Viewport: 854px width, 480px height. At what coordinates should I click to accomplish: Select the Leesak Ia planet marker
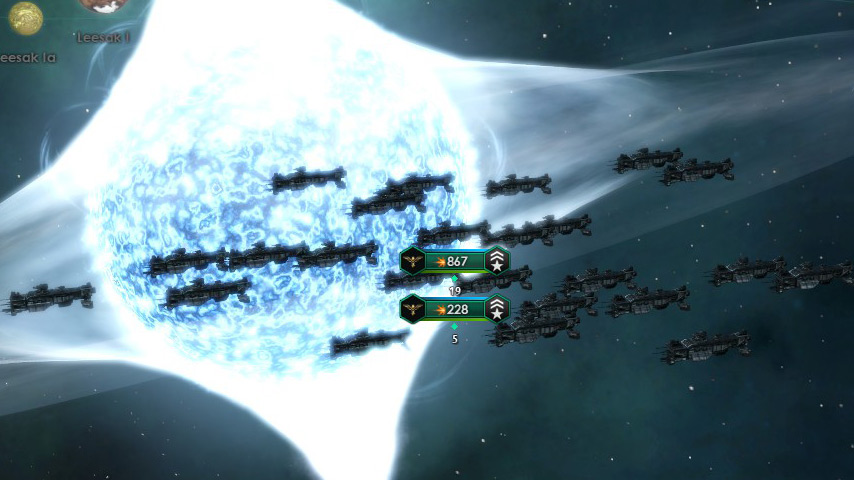coord(25,17)
